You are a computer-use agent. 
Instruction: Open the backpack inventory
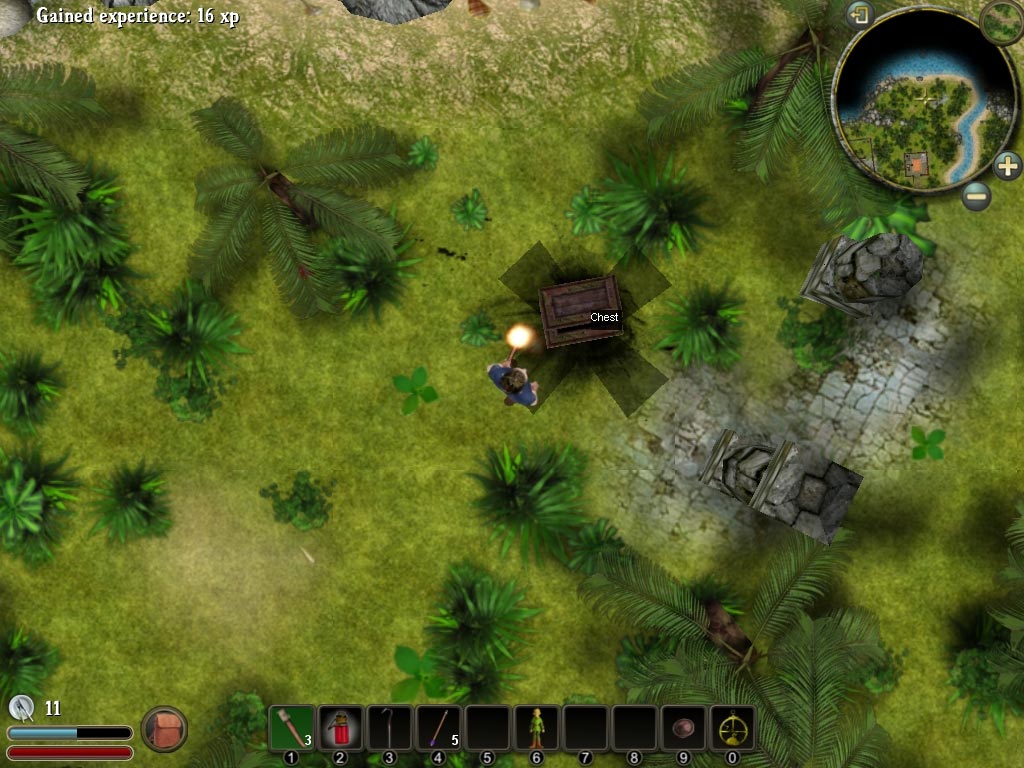click(x=164, y=729)
